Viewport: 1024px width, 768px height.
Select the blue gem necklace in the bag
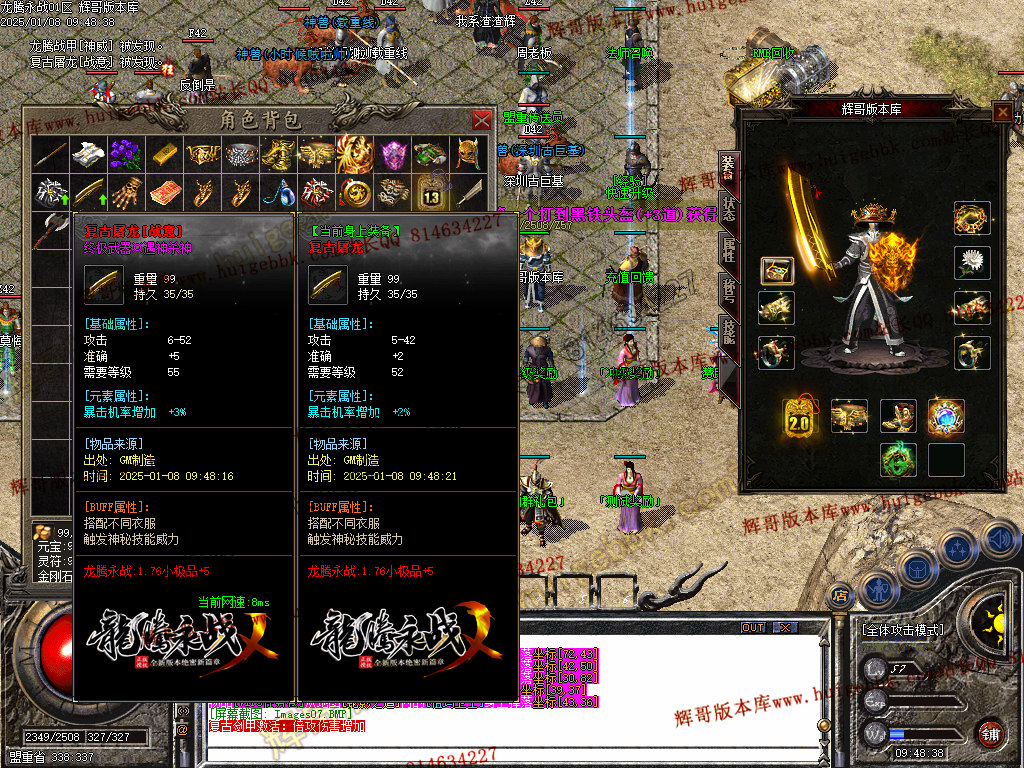(277, 192)
